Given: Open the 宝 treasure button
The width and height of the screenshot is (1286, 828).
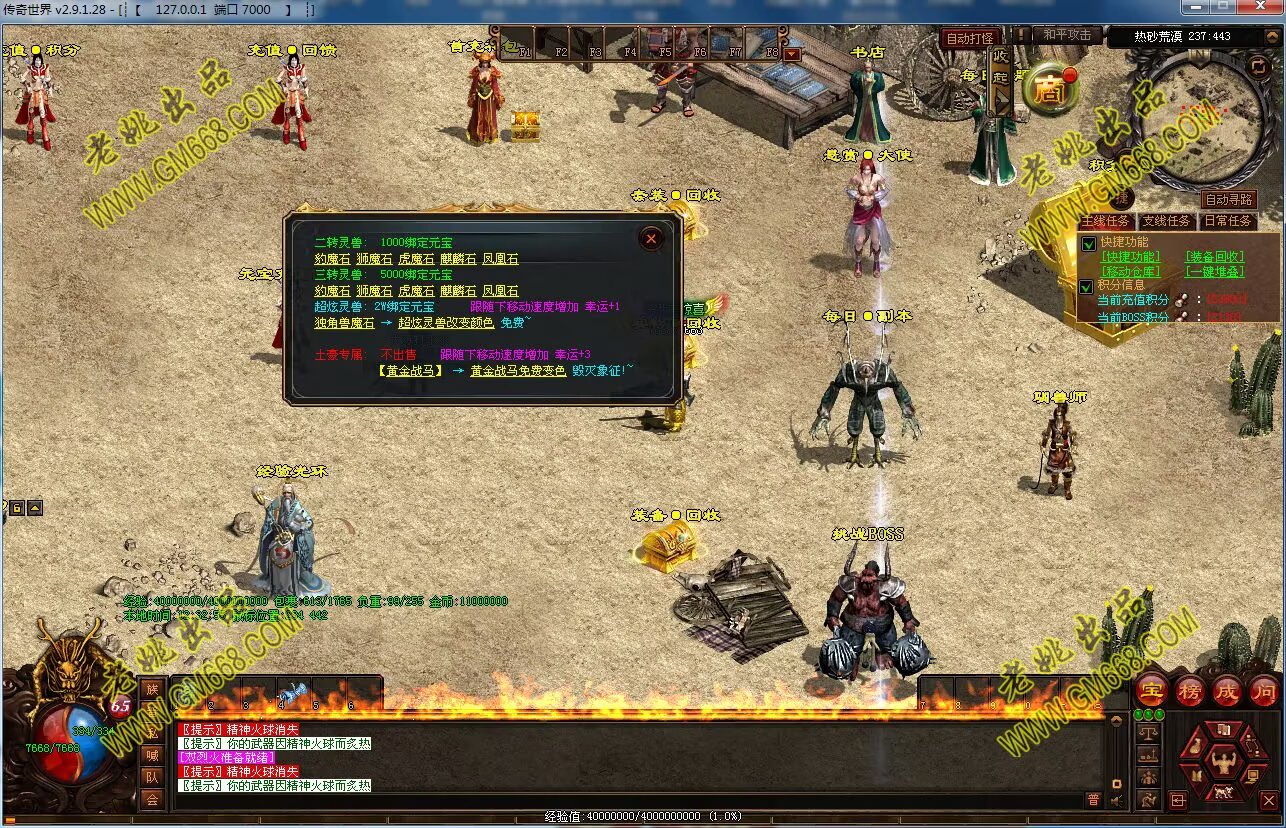Looking at the screenshot, I should (x=1150, y=690).
